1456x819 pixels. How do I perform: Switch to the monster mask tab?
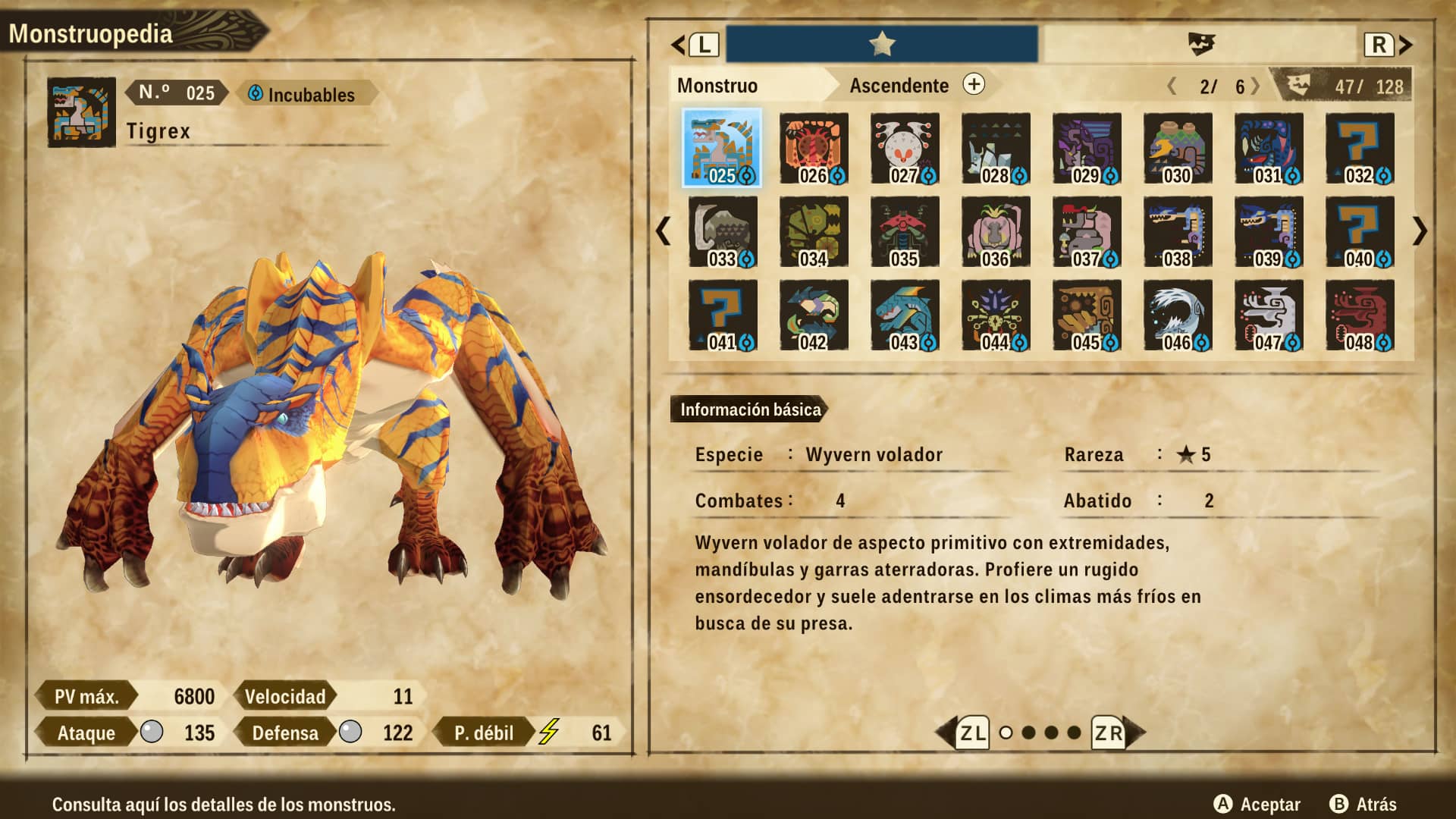[x=1200, y=45]
